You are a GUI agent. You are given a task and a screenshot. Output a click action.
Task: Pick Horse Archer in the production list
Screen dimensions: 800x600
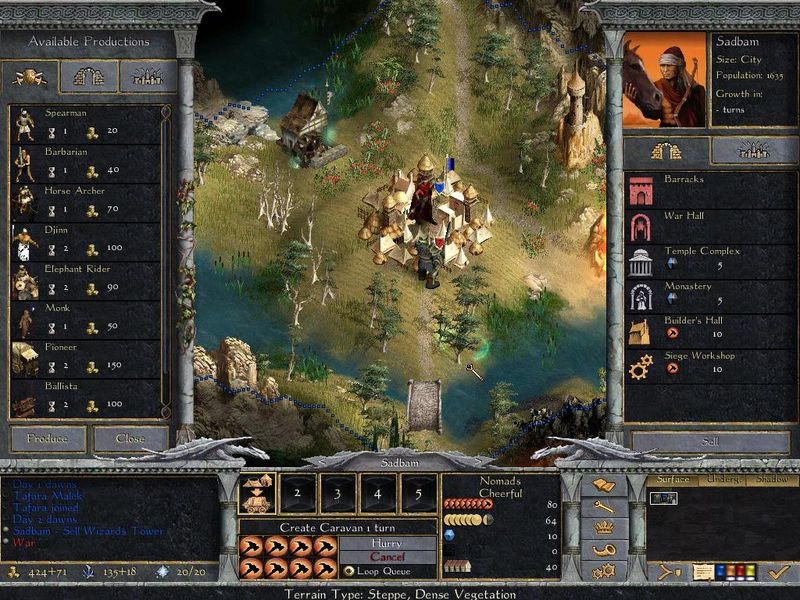85,201
